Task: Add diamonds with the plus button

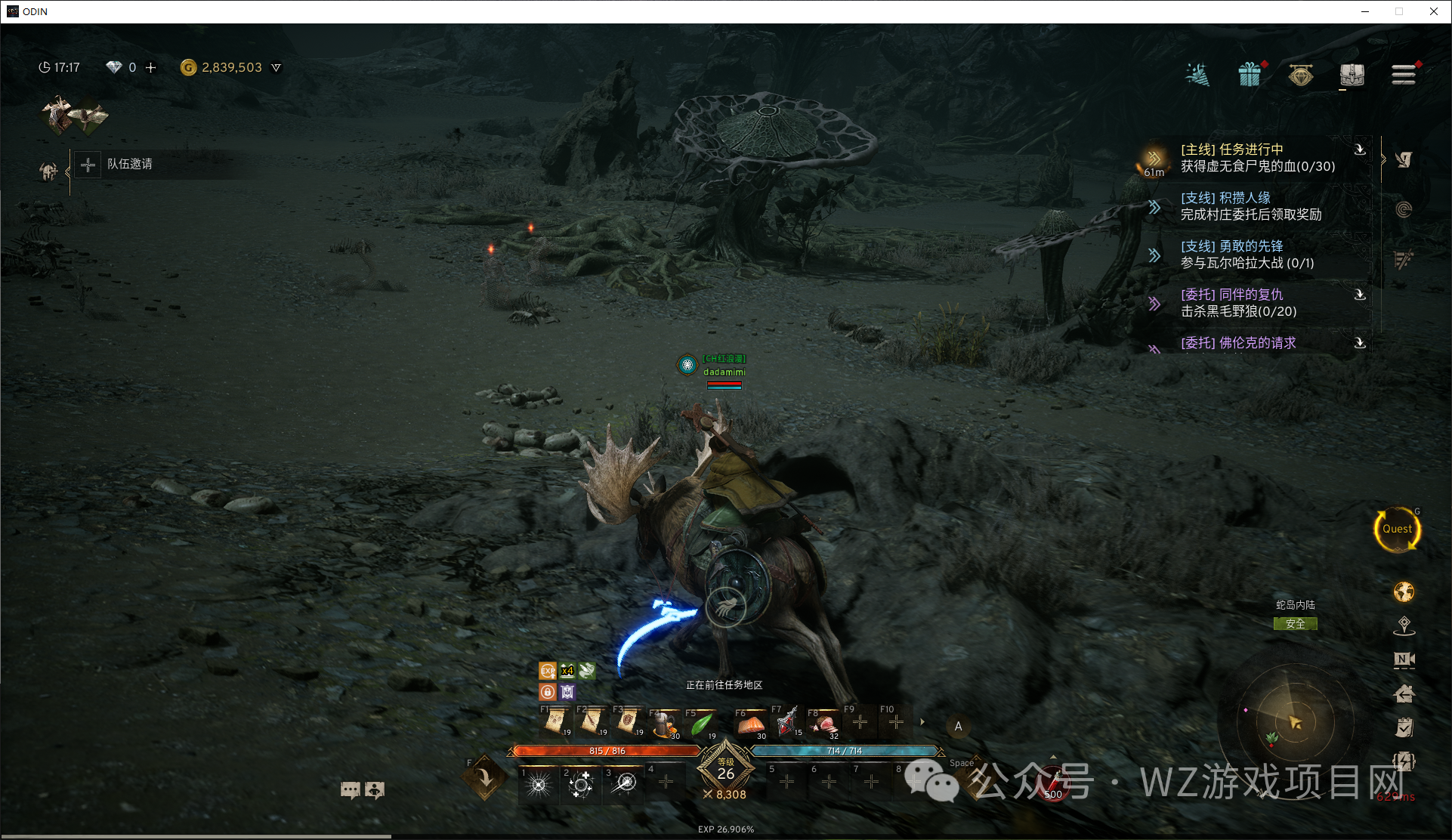Action: [151, 67]
